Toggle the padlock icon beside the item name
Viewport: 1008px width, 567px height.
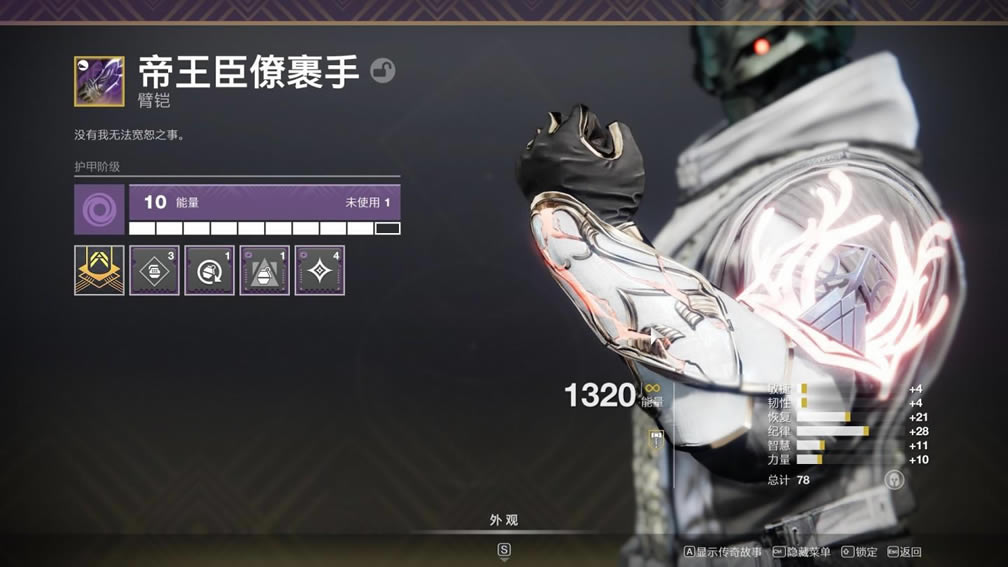(382, 70)
